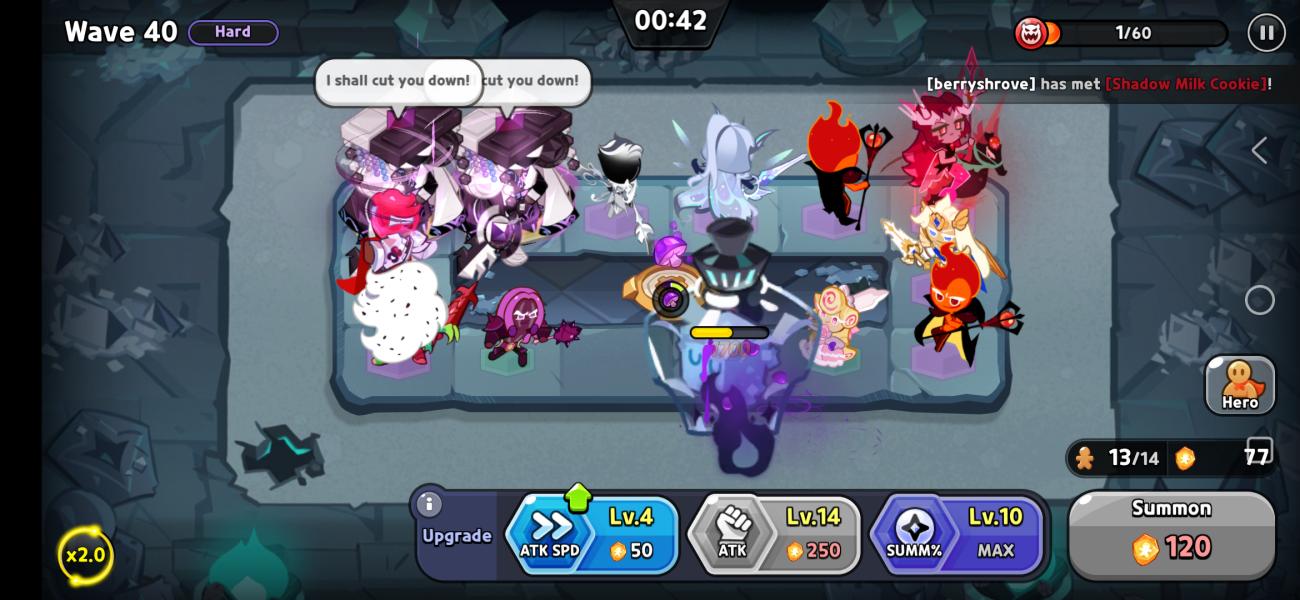Upgrade ATK SPD to next level
This screenshot has height=600, width=1300.
tap(592, 535)
